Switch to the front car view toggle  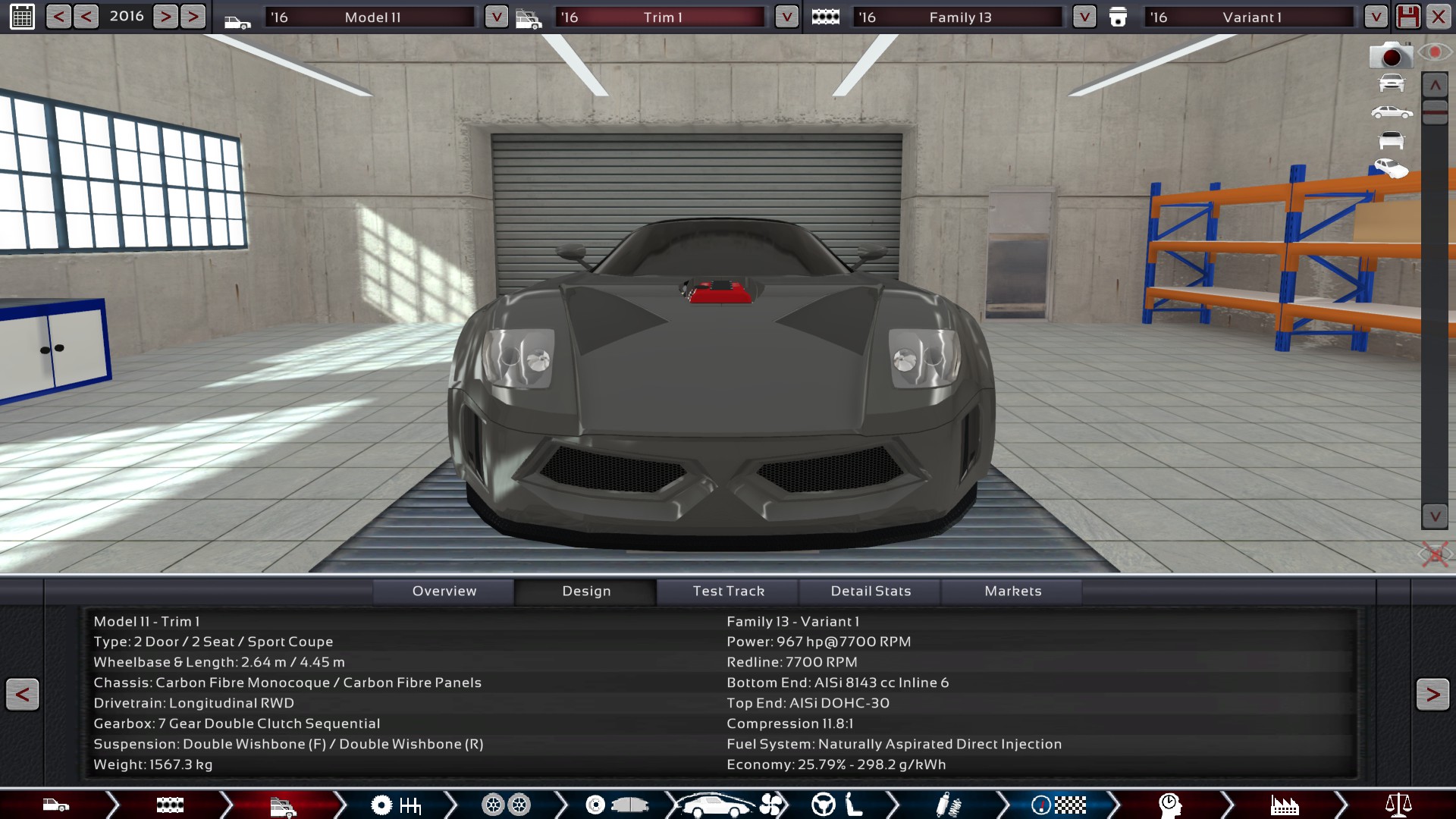pyautogui.click(x=1392, y=83)
